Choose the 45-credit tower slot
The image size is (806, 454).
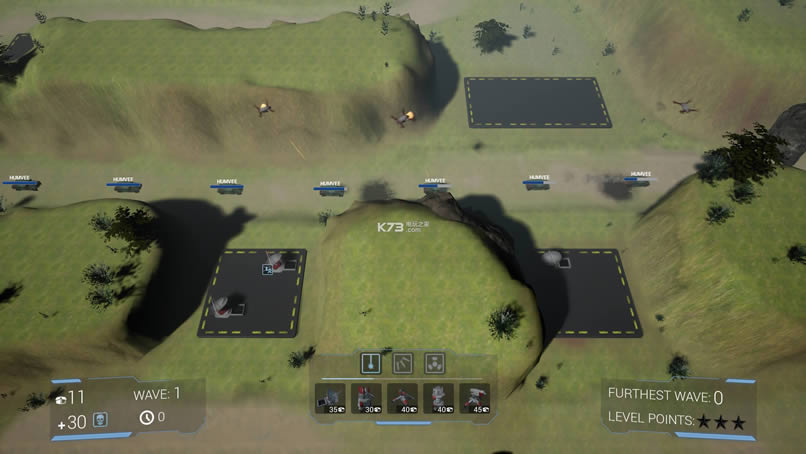coord(474,399)
